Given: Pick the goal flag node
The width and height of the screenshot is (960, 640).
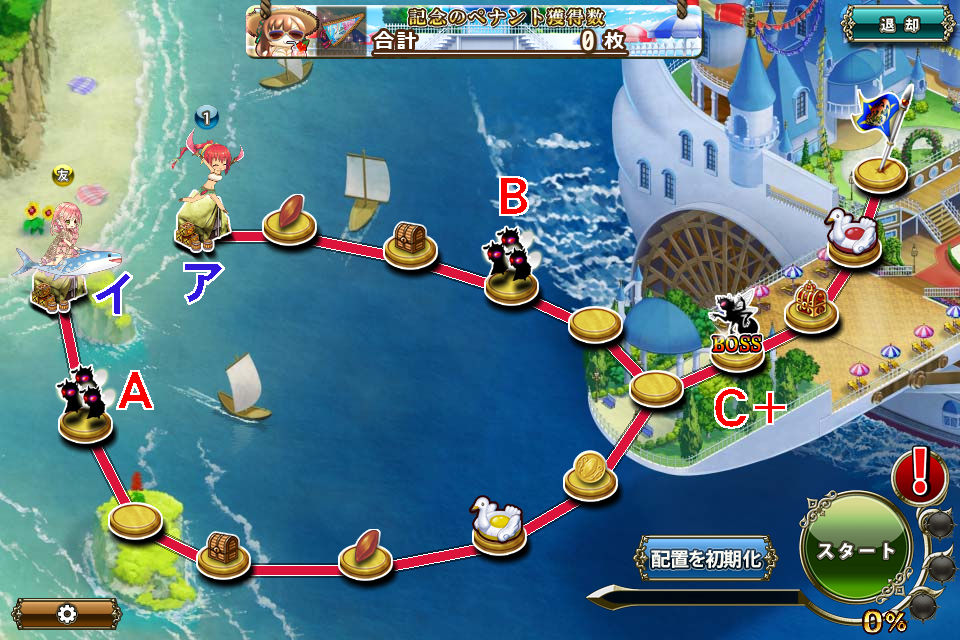Looking at the screenshot, I should coord(880,150).
